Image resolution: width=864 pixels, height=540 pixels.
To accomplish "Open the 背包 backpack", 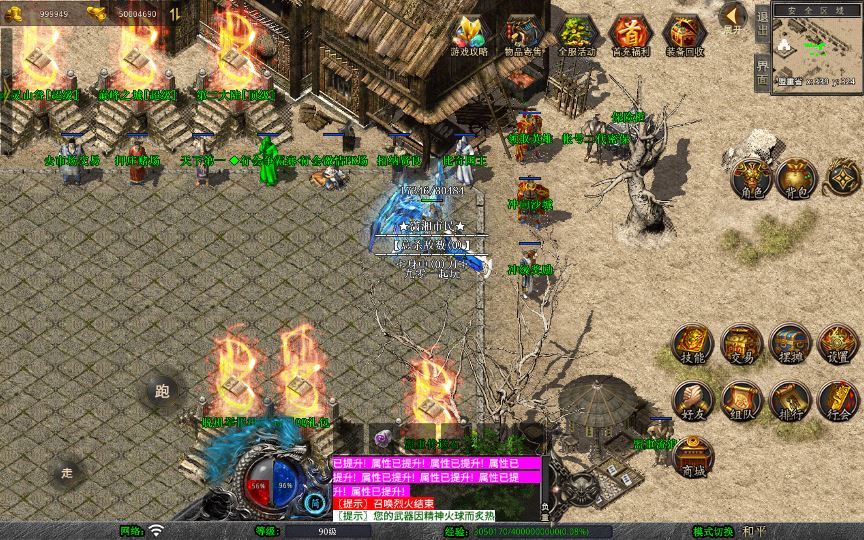I will pos(797,177).
